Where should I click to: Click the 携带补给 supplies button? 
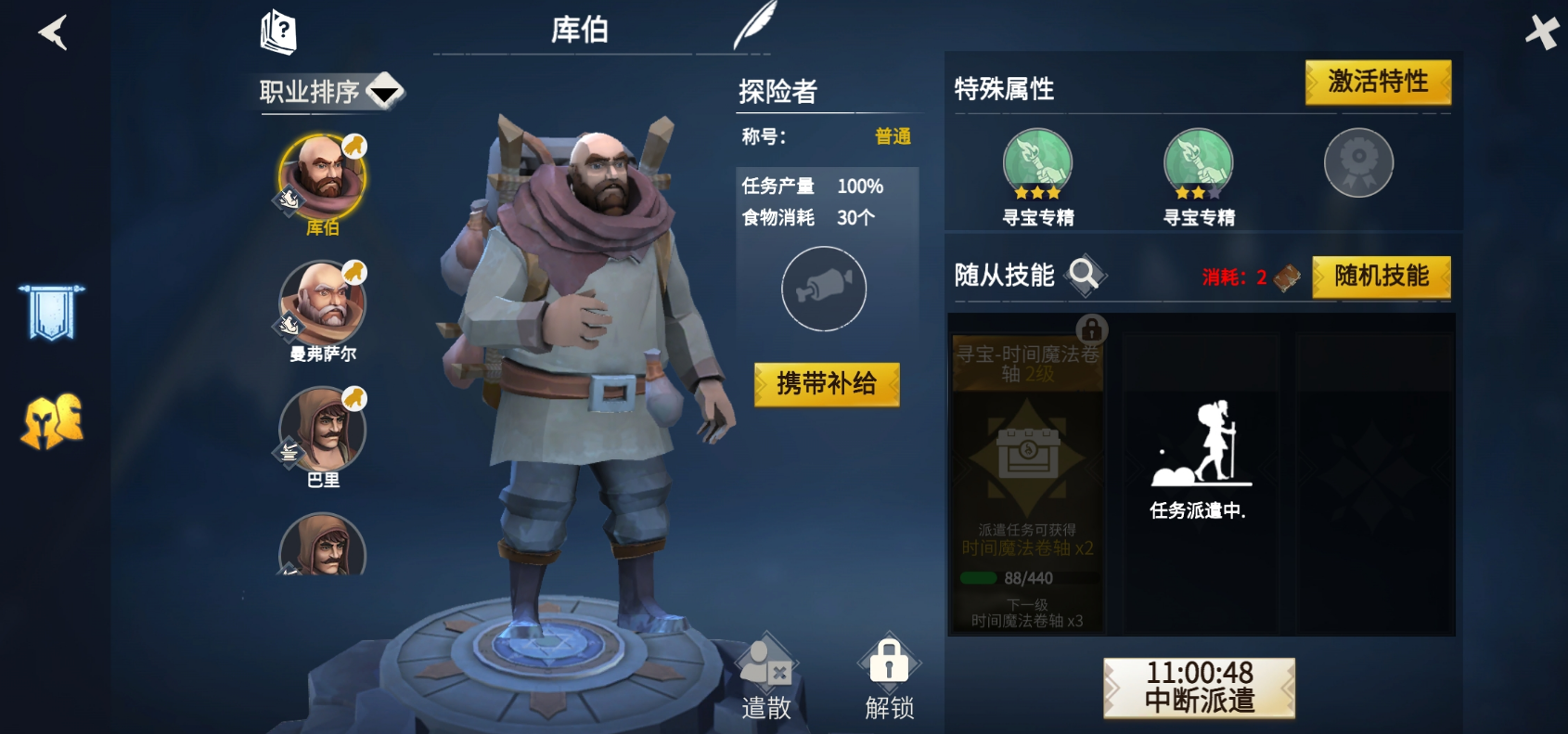[x=826, y=384]
